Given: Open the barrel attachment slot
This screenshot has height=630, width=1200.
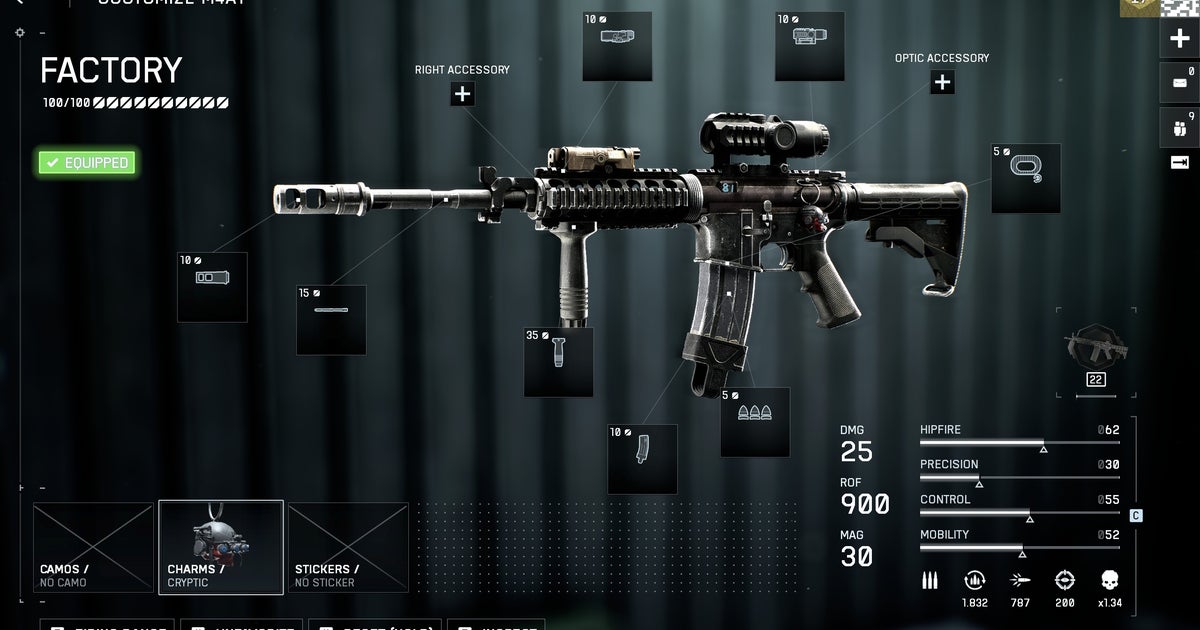Looking at the screenshot, I should point(331,320).
